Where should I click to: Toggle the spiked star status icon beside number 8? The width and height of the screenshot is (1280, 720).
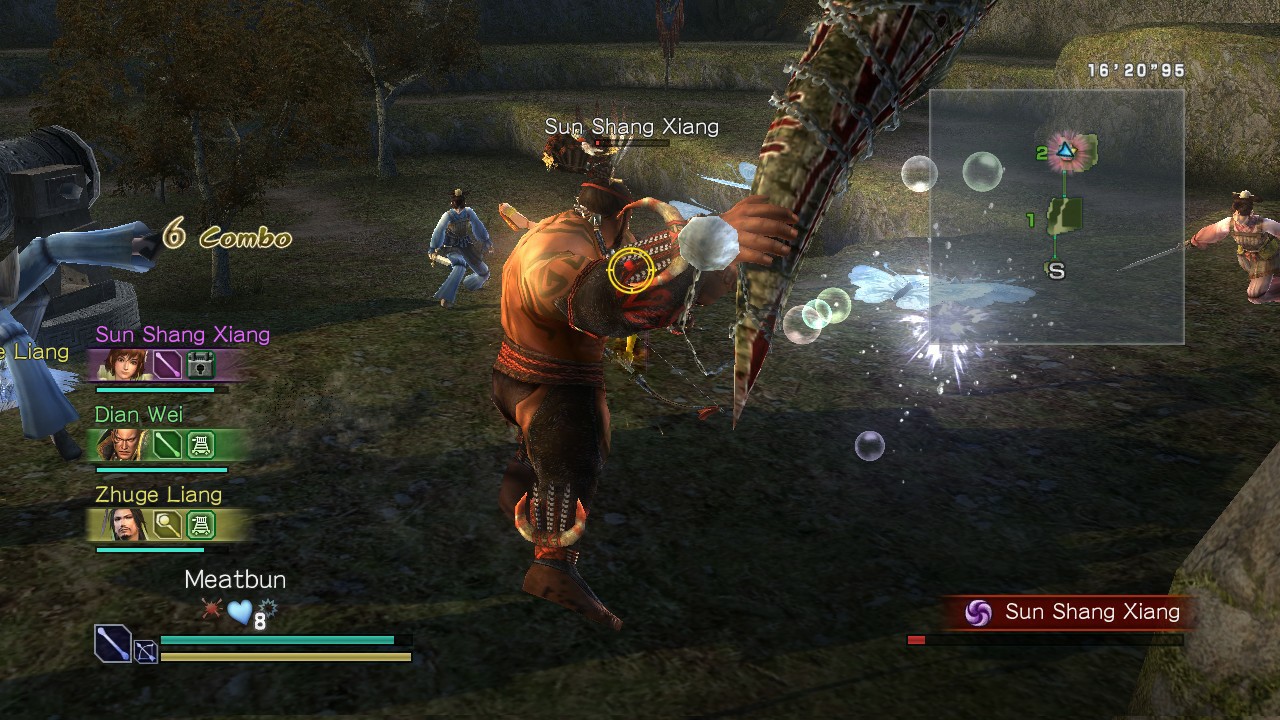click(x=268, y=606)
